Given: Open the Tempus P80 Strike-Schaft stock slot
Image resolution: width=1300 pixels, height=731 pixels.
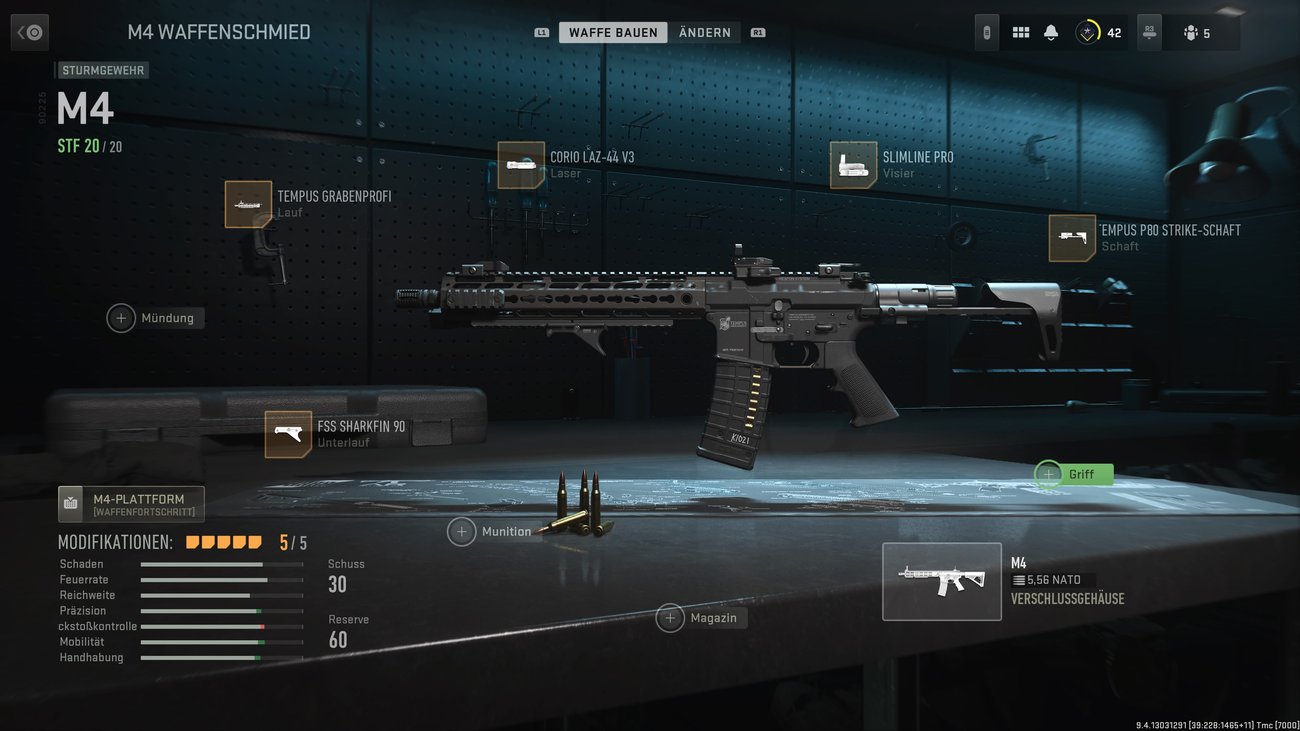Looking at the screenshot, I should coord(1071,238).
